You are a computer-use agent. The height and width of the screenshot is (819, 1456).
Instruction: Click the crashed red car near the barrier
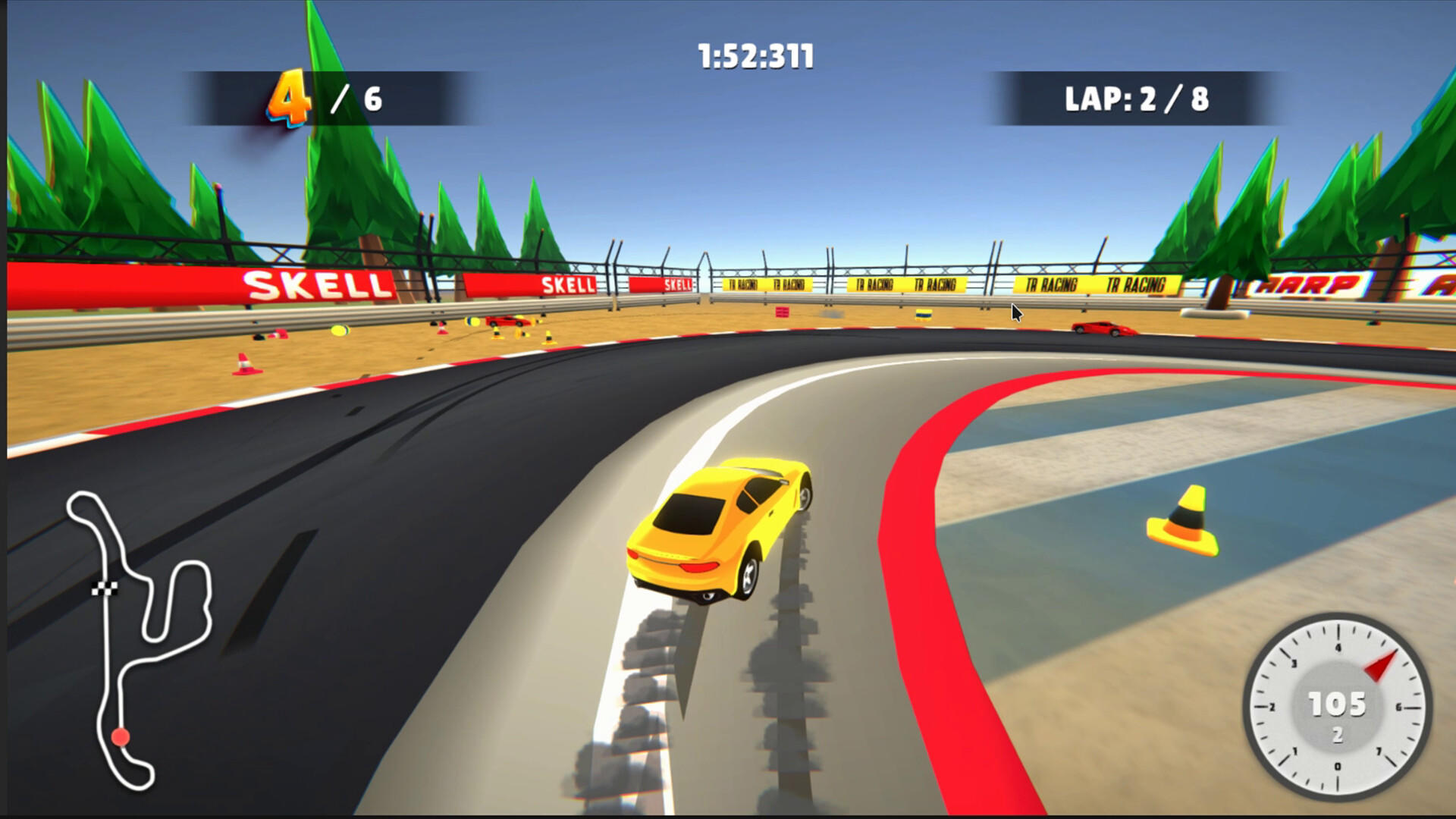[508, 321]
